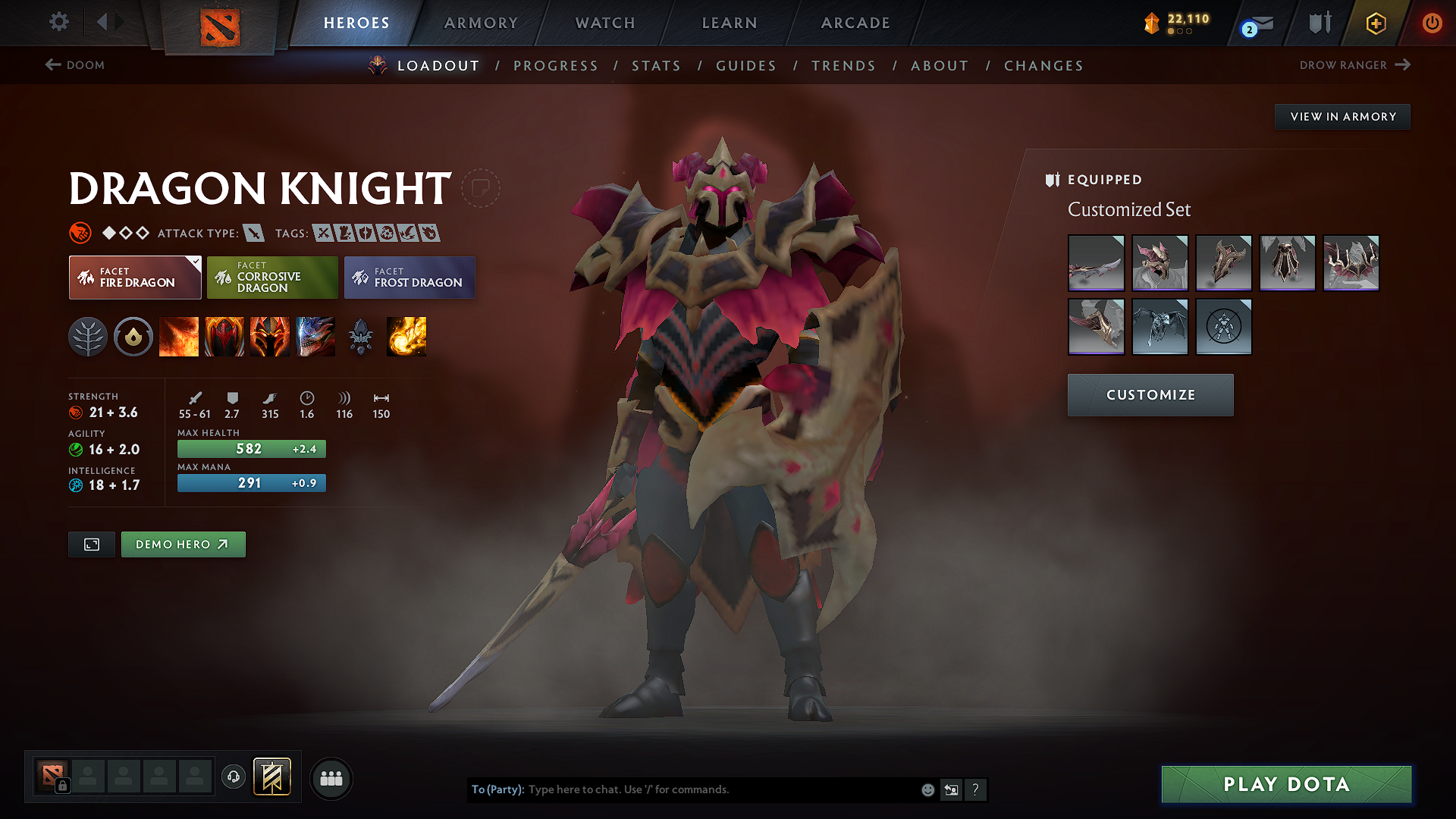The height and width of the screenshot is (819, 1456).
Task: Switch to the Corrosive Dragon facet
Action: tap(271, 278)
